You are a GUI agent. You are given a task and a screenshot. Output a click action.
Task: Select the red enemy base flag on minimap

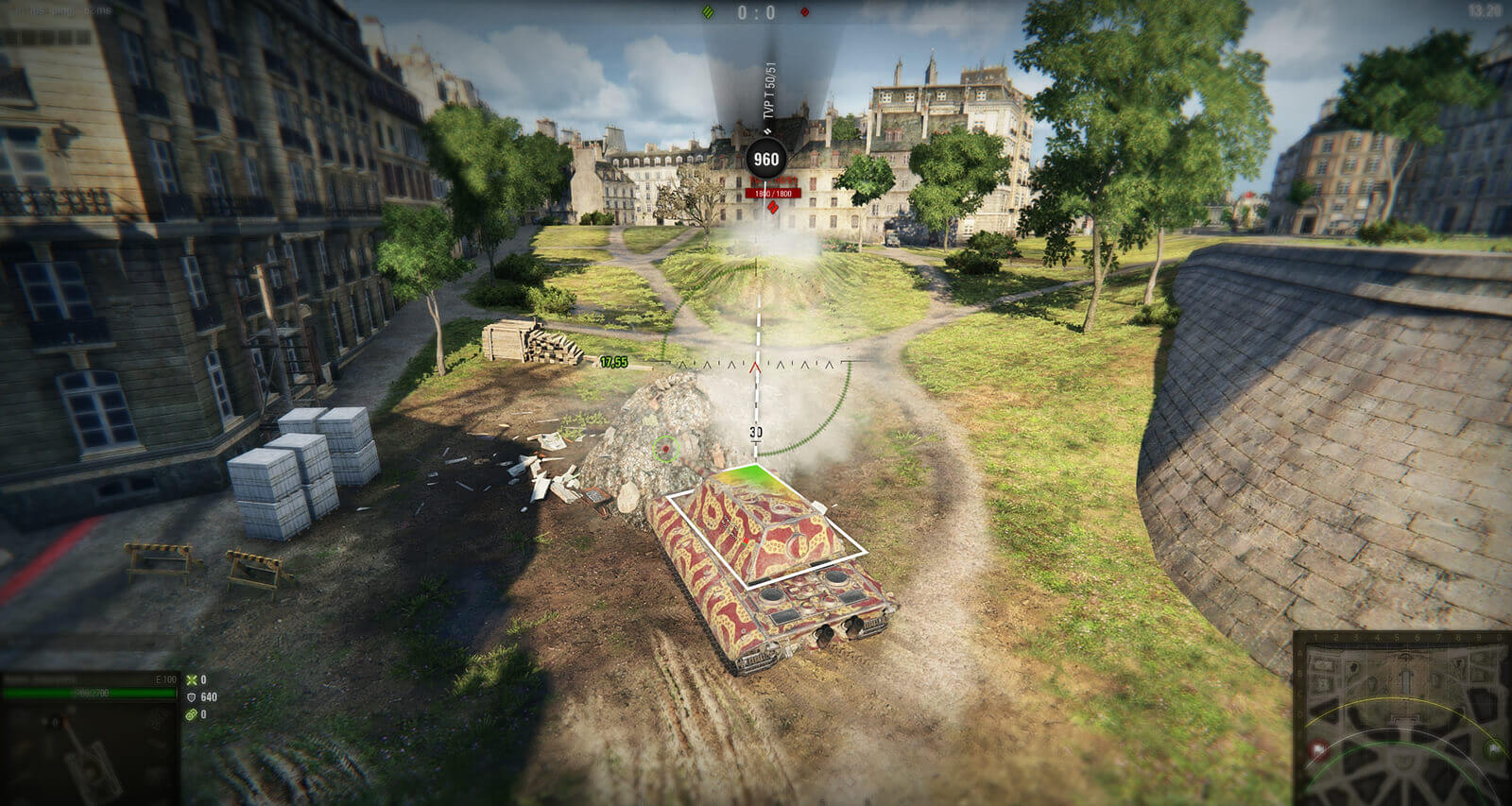pyautogui.click(x=1318, y=751)
